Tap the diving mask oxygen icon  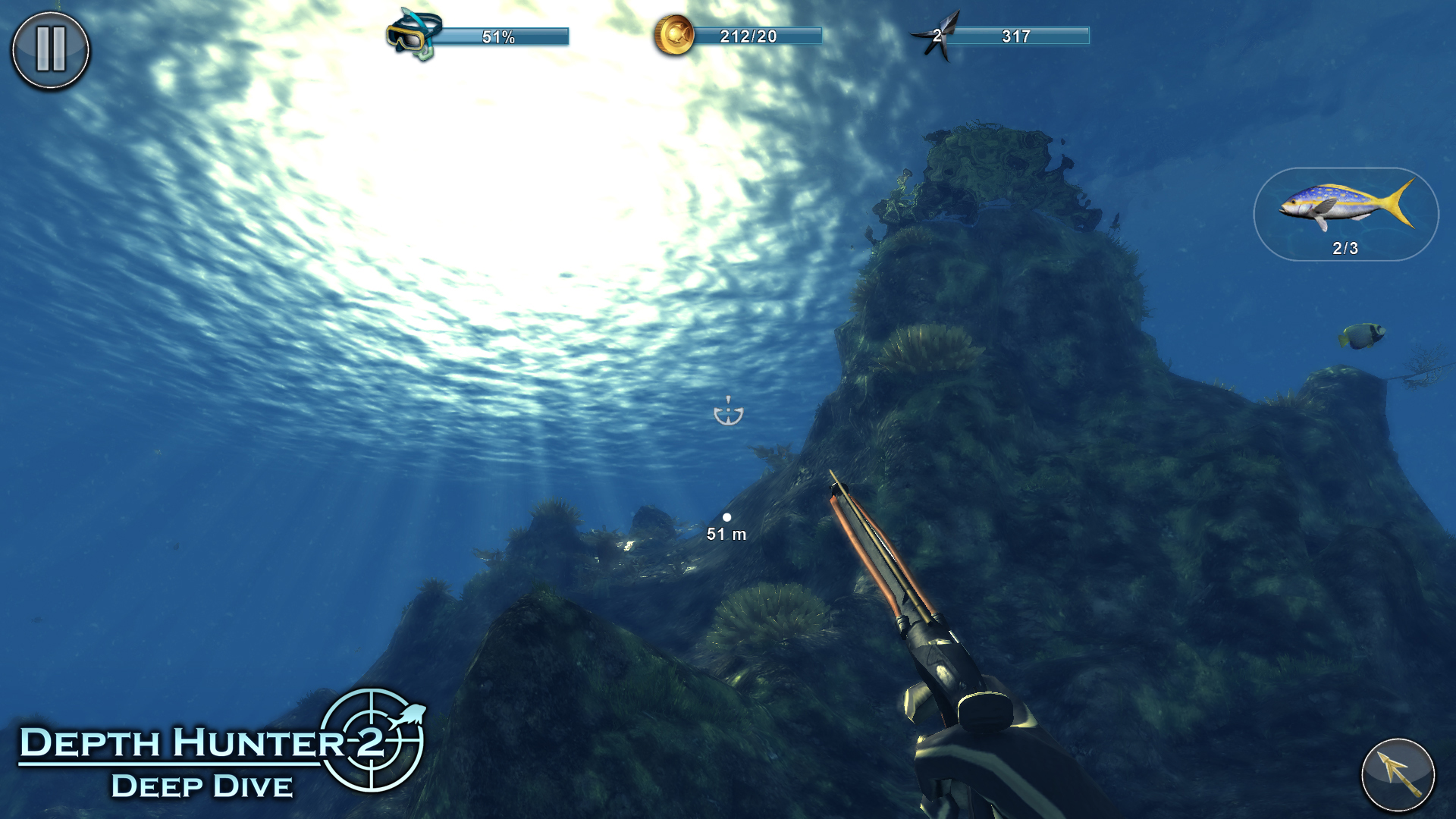[x=413, y=34]
